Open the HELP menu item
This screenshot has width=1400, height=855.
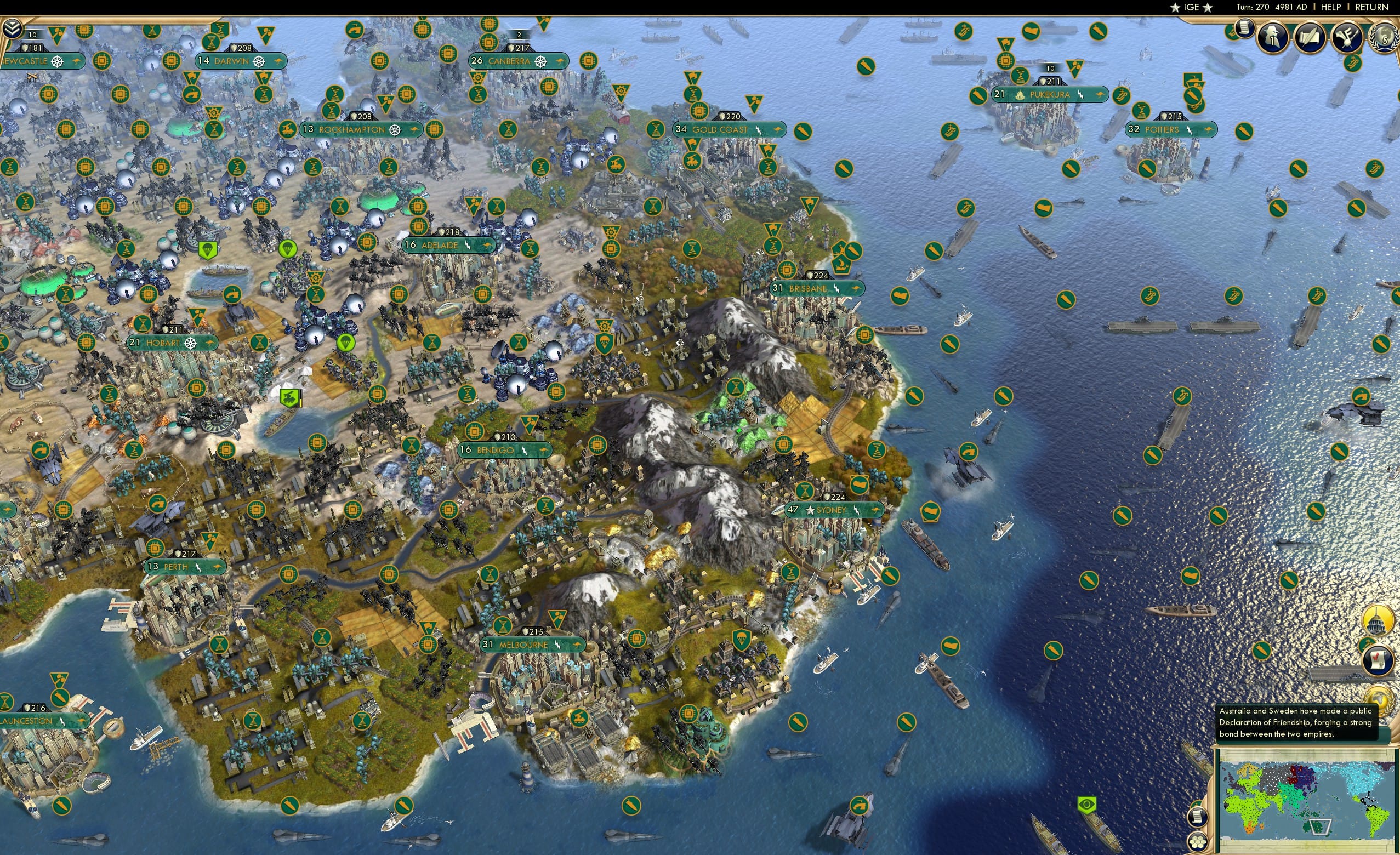click(x=1332, y=7)
